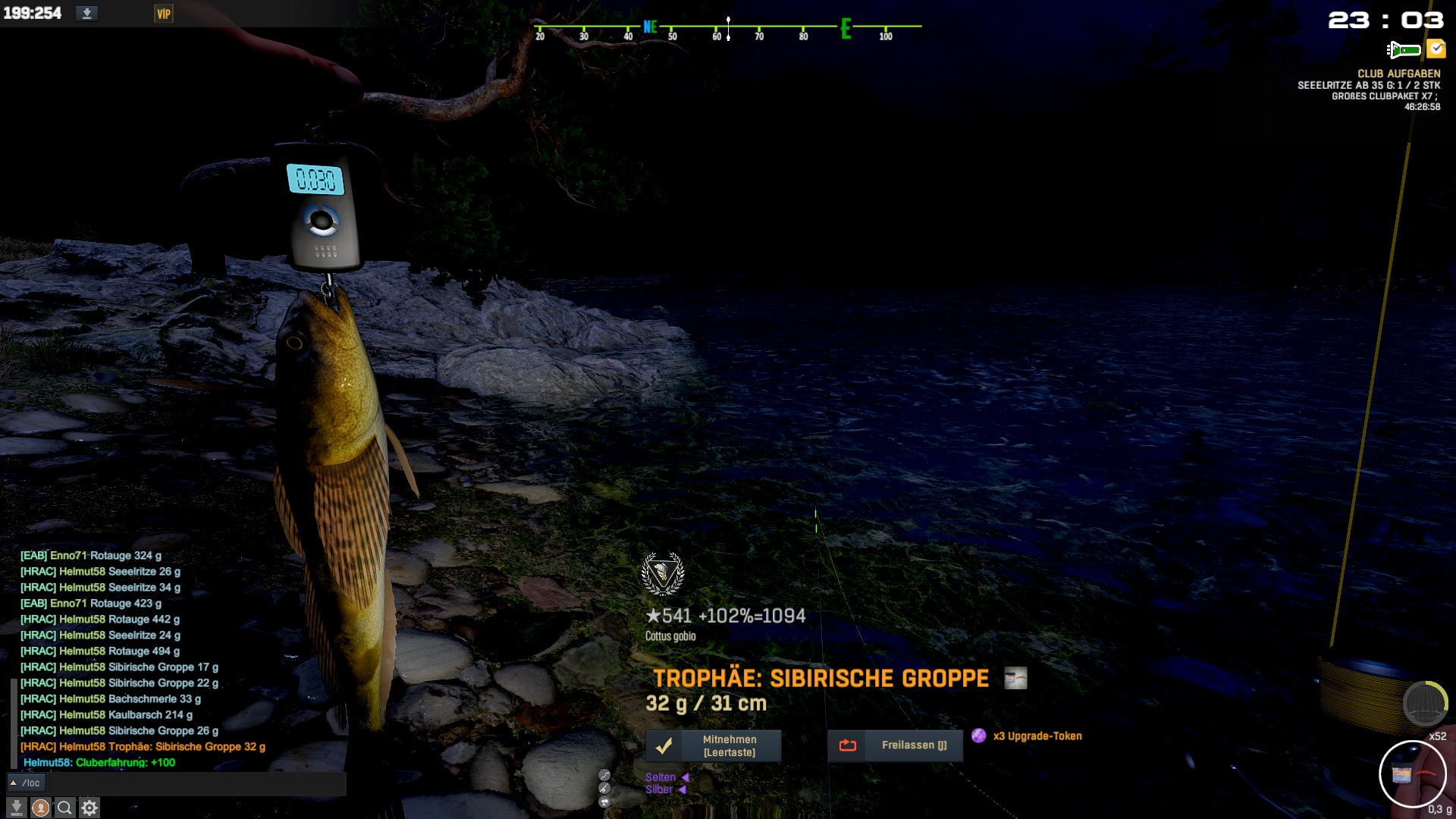Image resolution: width=1456 pixels, height=819 pixels.
Task: Open the VIP status badge
Action: coord(163,14)
